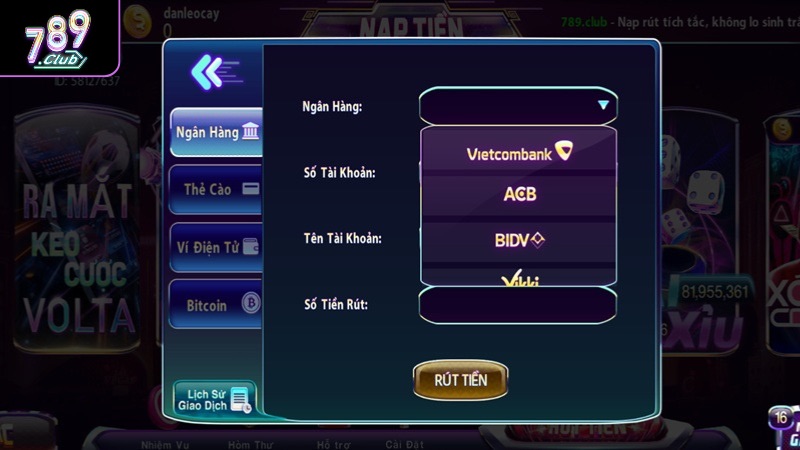This screenshot has width=800, height=450.
Task: Open the Thẻ Cào tab
Action: pos(216,189)
